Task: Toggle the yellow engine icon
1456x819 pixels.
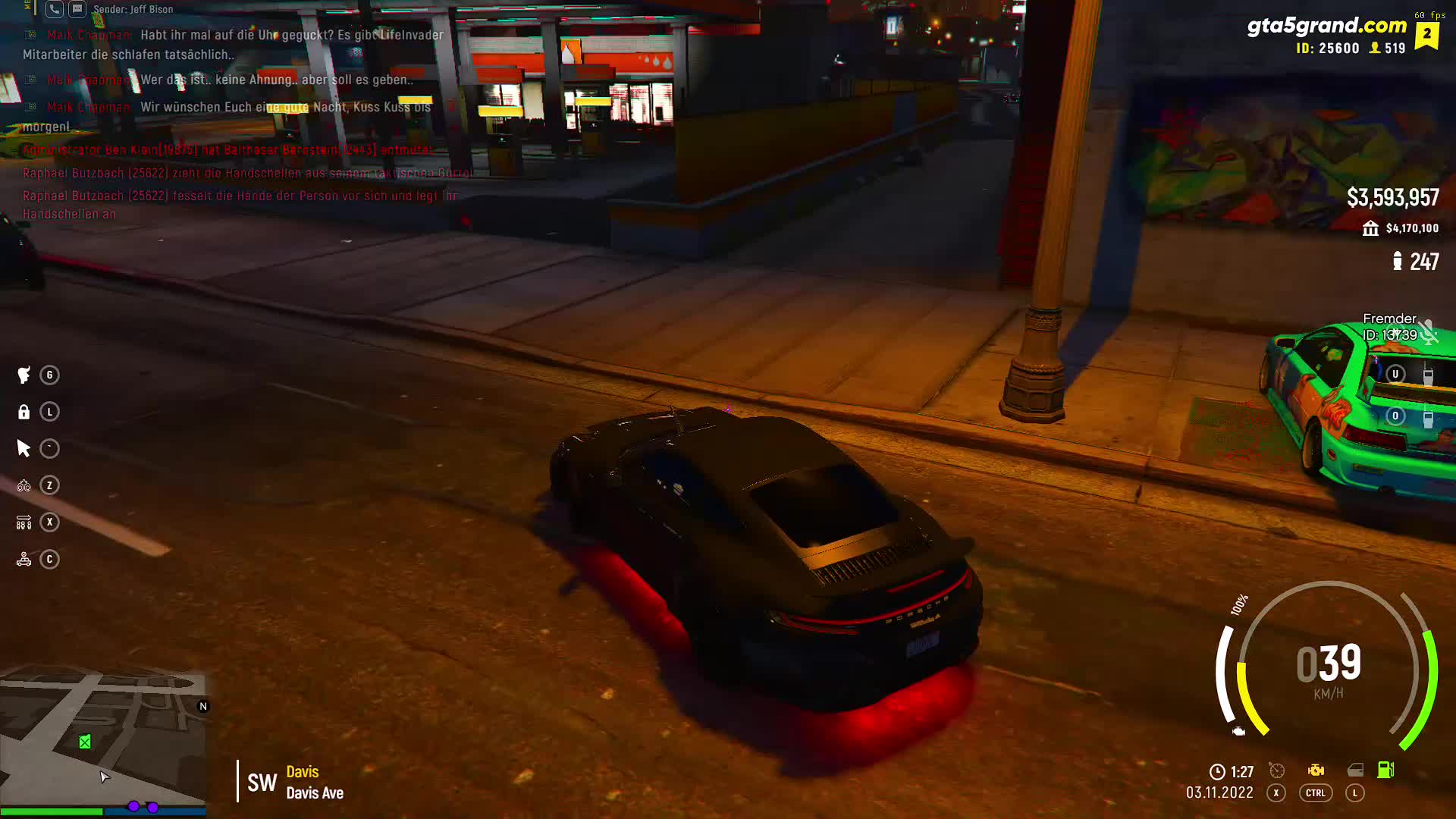Action: click(x=1316, y=771)
